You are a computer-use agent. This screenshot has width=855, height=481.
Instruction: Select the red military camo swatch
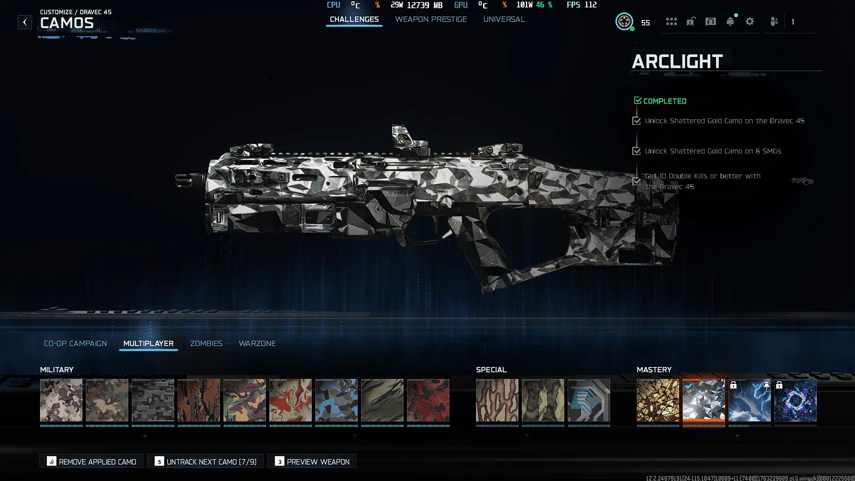tap(428, 400)
